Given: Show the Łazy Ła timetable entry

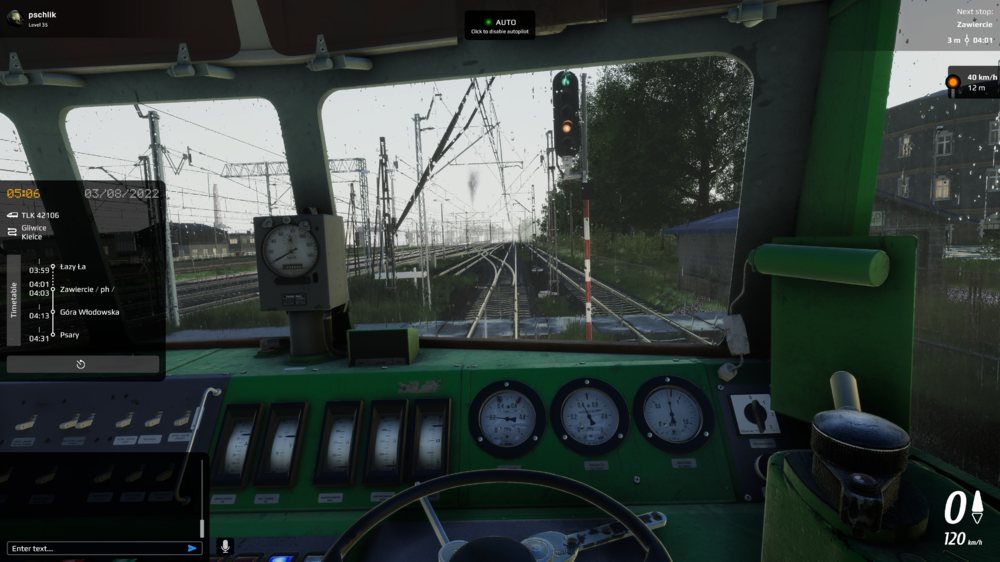Looking at the screenshot, I should pos(73,267).
